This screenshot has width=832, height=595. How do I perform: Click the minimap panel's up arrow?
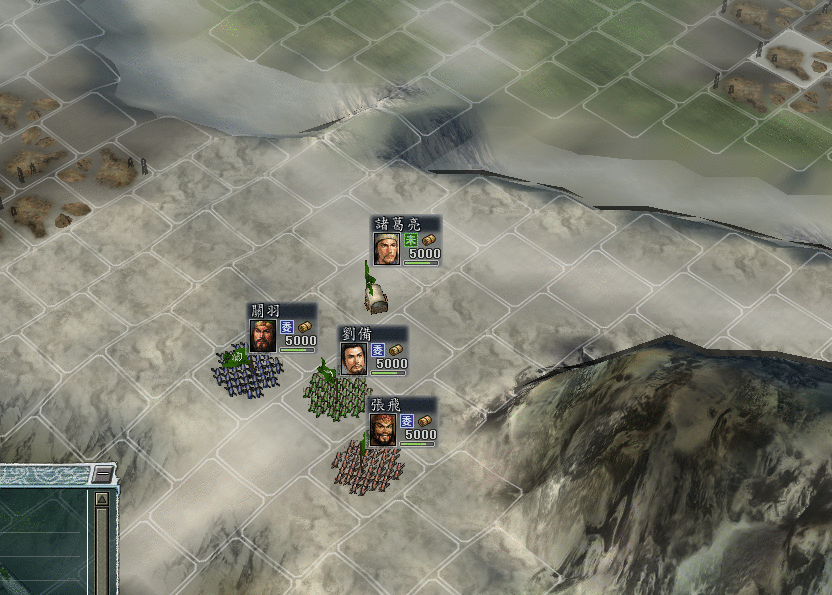tap(102, 498)
